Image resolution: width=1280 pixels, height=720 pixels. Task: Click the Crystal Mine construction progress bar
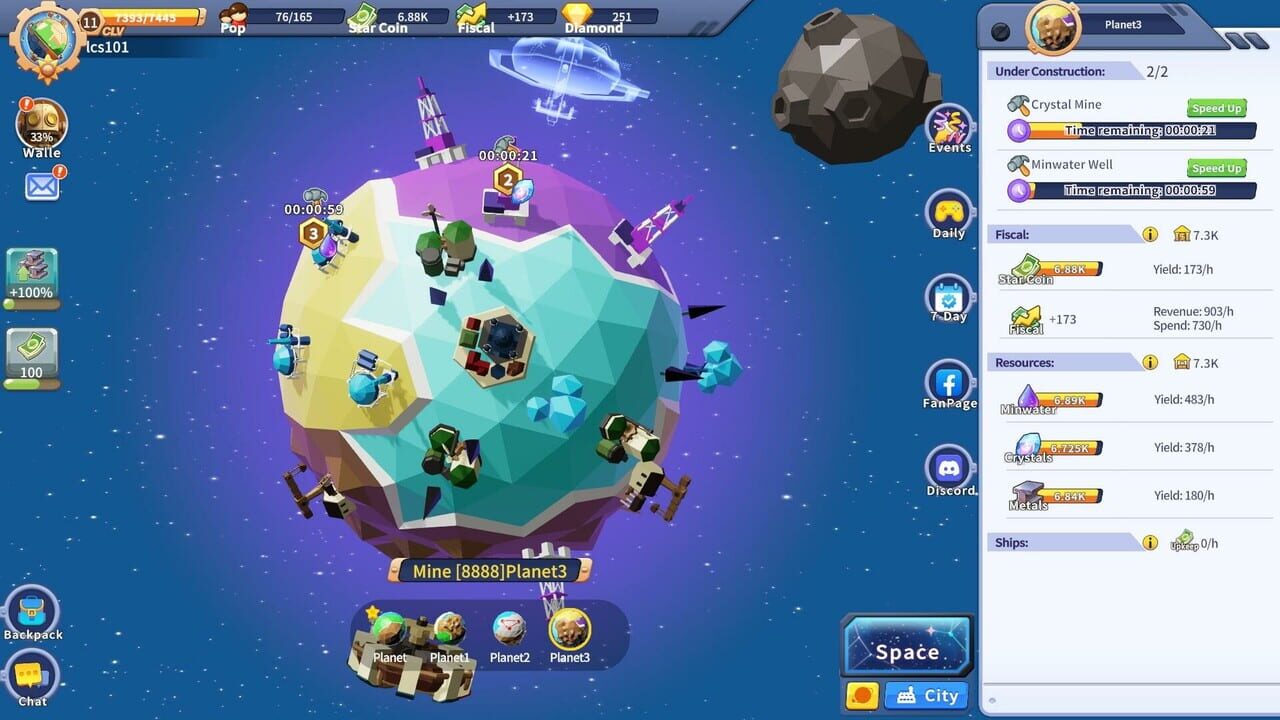click(1130, 130)
